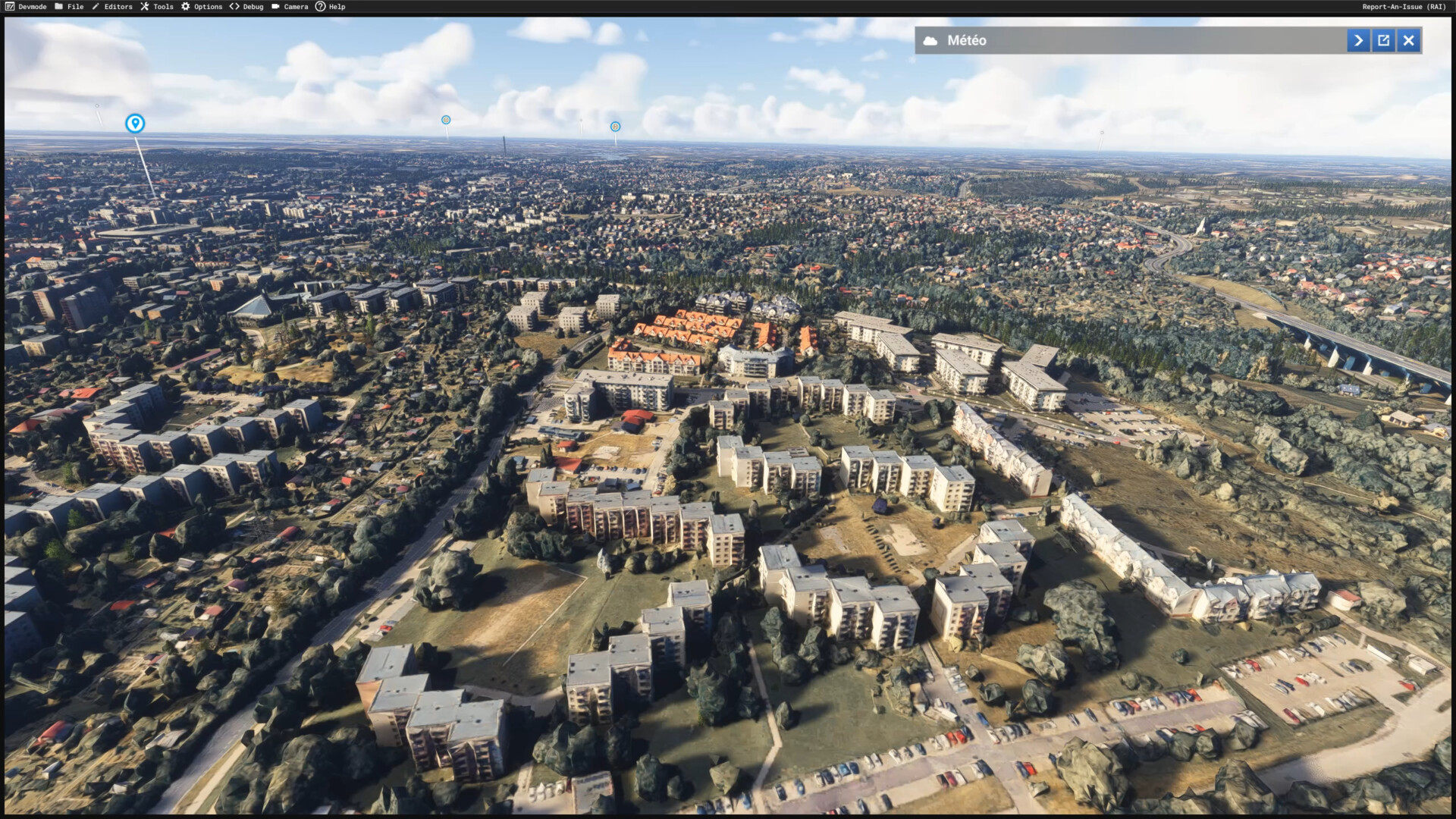Click Report-An-Issue (RAI)
The image size is (1456, 819).
pyautogui.click(x=1403, y=7)
